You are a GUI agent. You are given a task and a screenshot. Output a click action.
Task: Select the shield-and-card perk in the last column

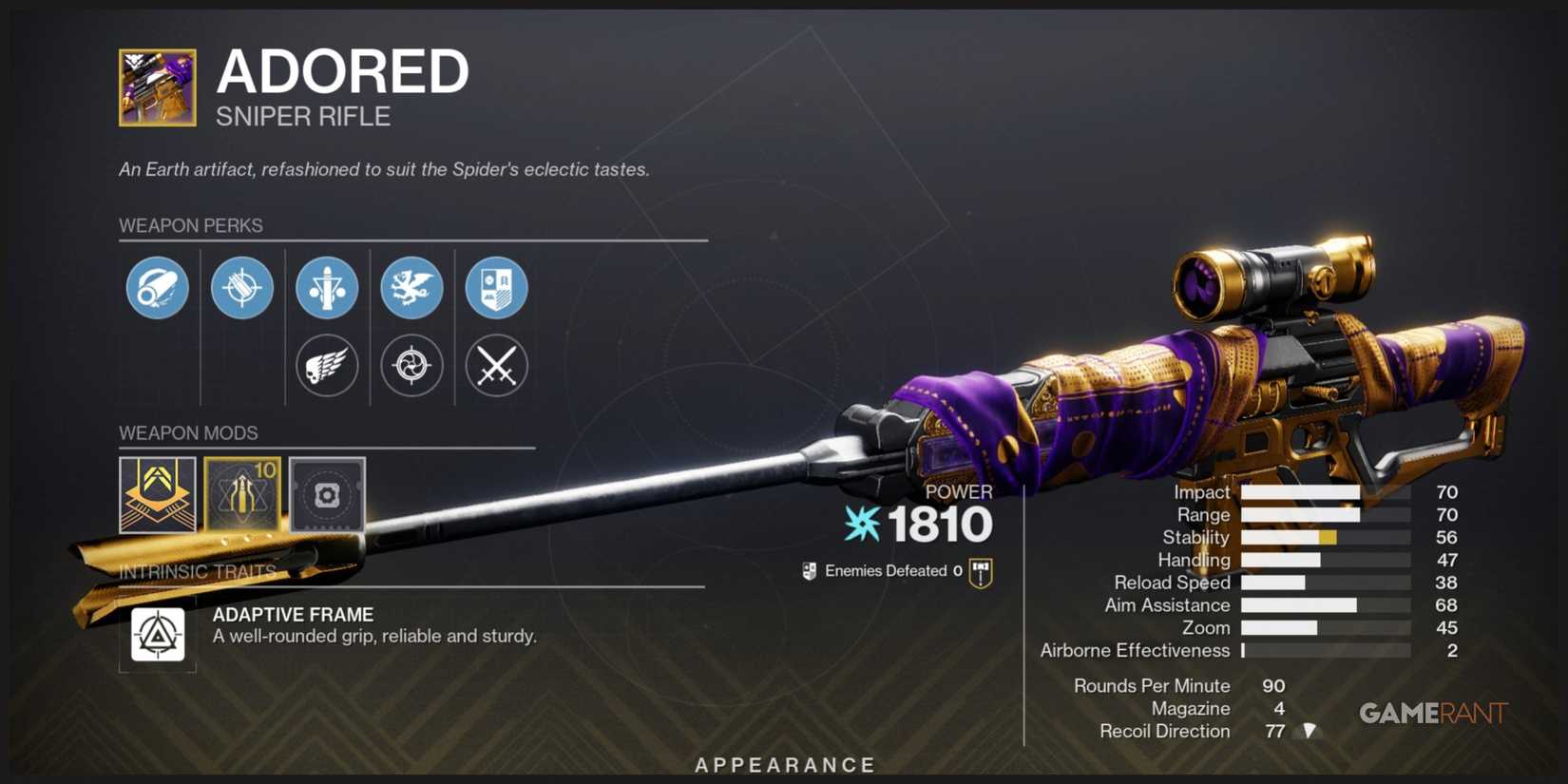tap(496, 288)
